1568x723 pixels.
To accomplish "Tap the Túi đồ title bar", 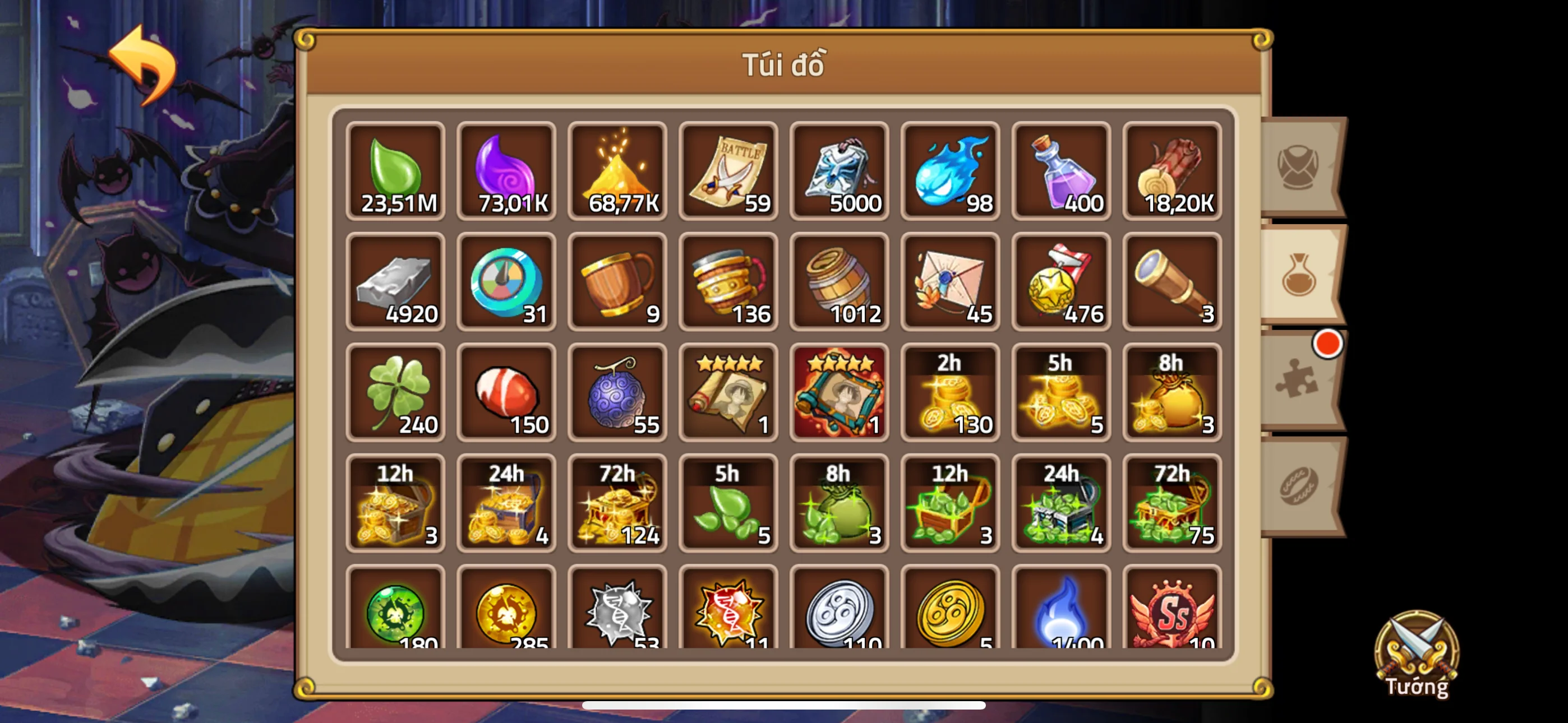I will click(x=784, y=64).
